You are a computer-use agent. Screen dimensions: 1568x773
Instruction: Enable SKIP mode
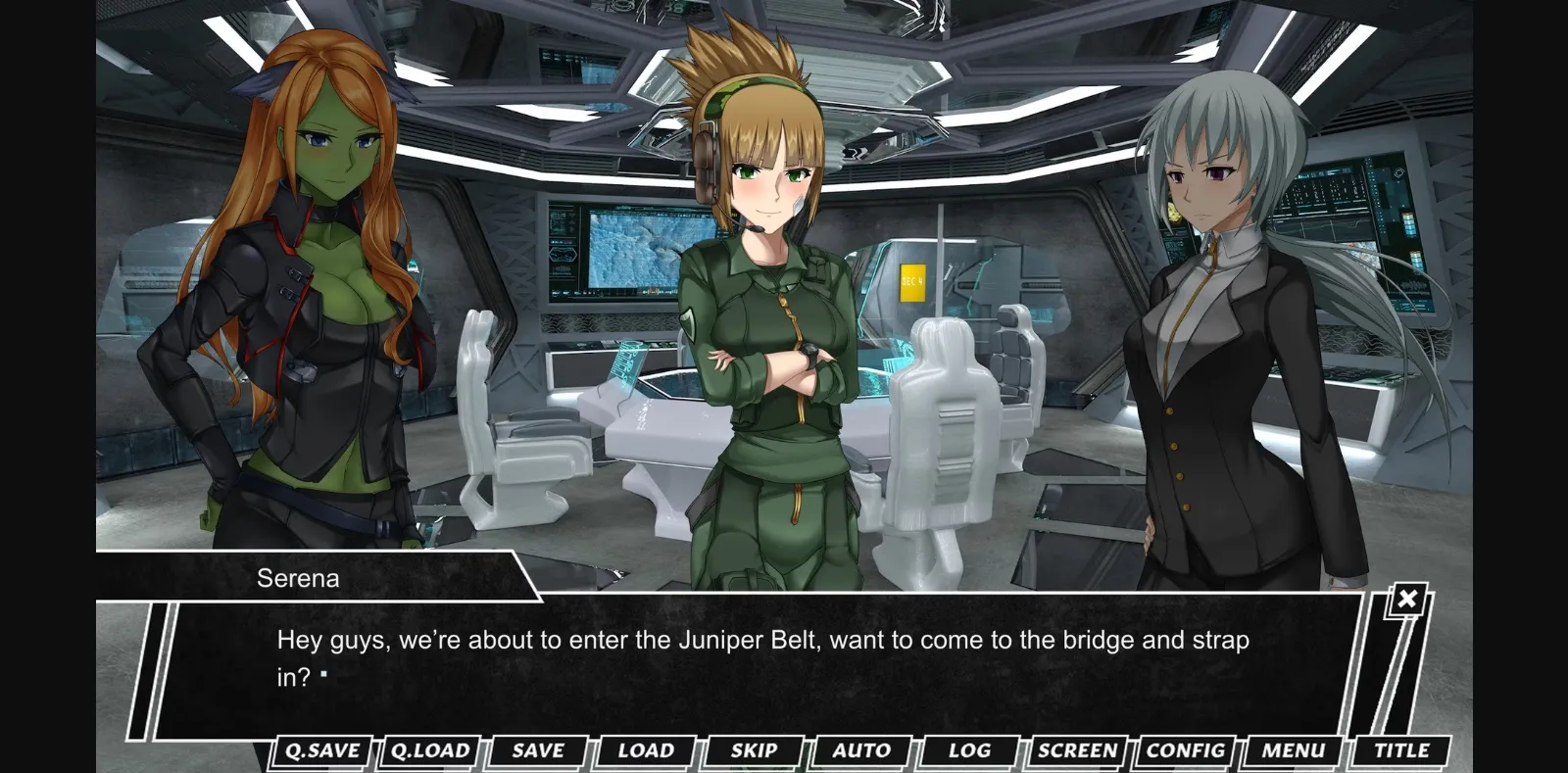tap(754, 750)
